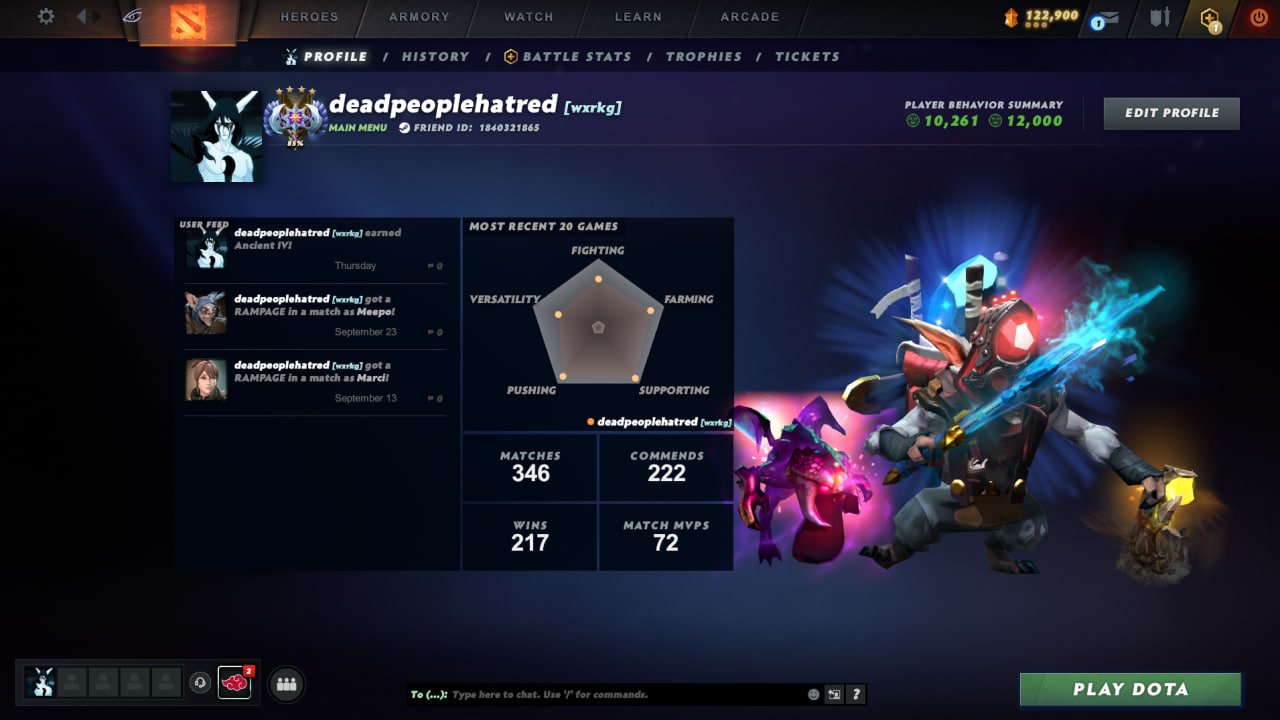
Task: Click the power icon to exit Dota
Action: [1258, 17]
